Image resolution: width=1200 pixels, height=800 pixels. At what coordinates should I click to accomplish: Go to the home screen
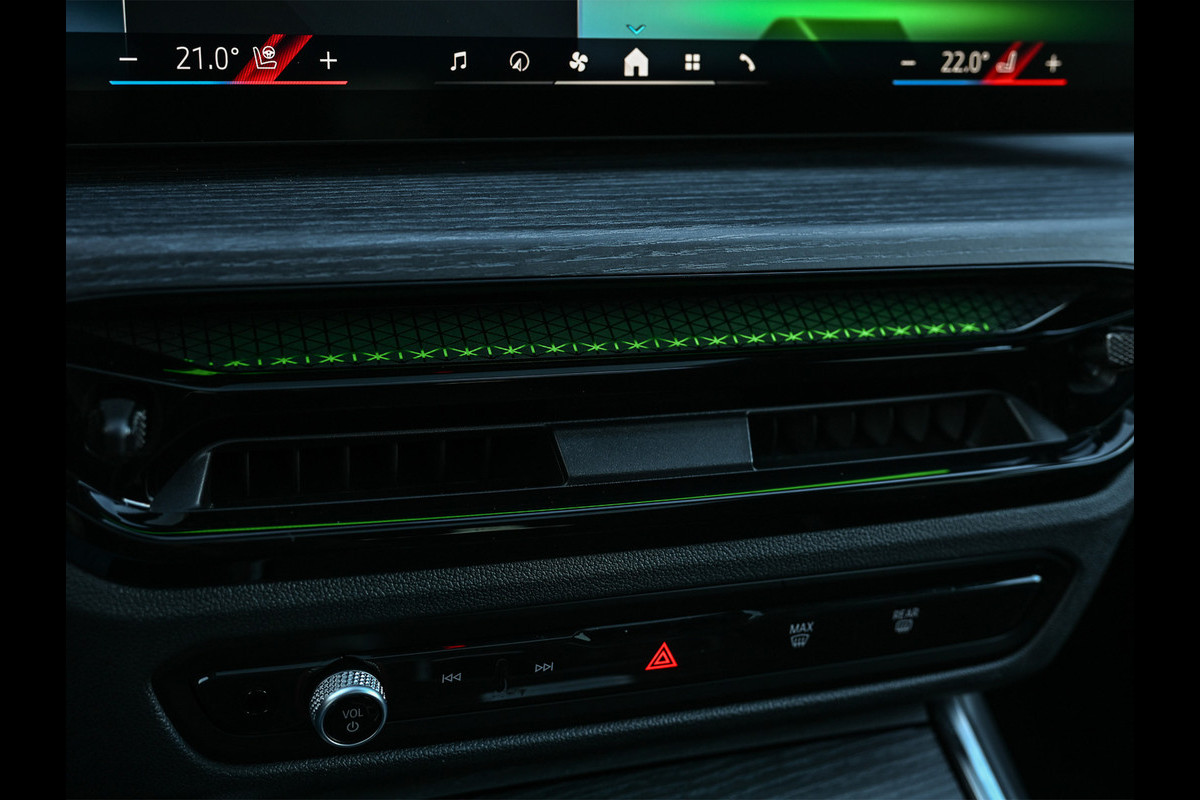635,62
